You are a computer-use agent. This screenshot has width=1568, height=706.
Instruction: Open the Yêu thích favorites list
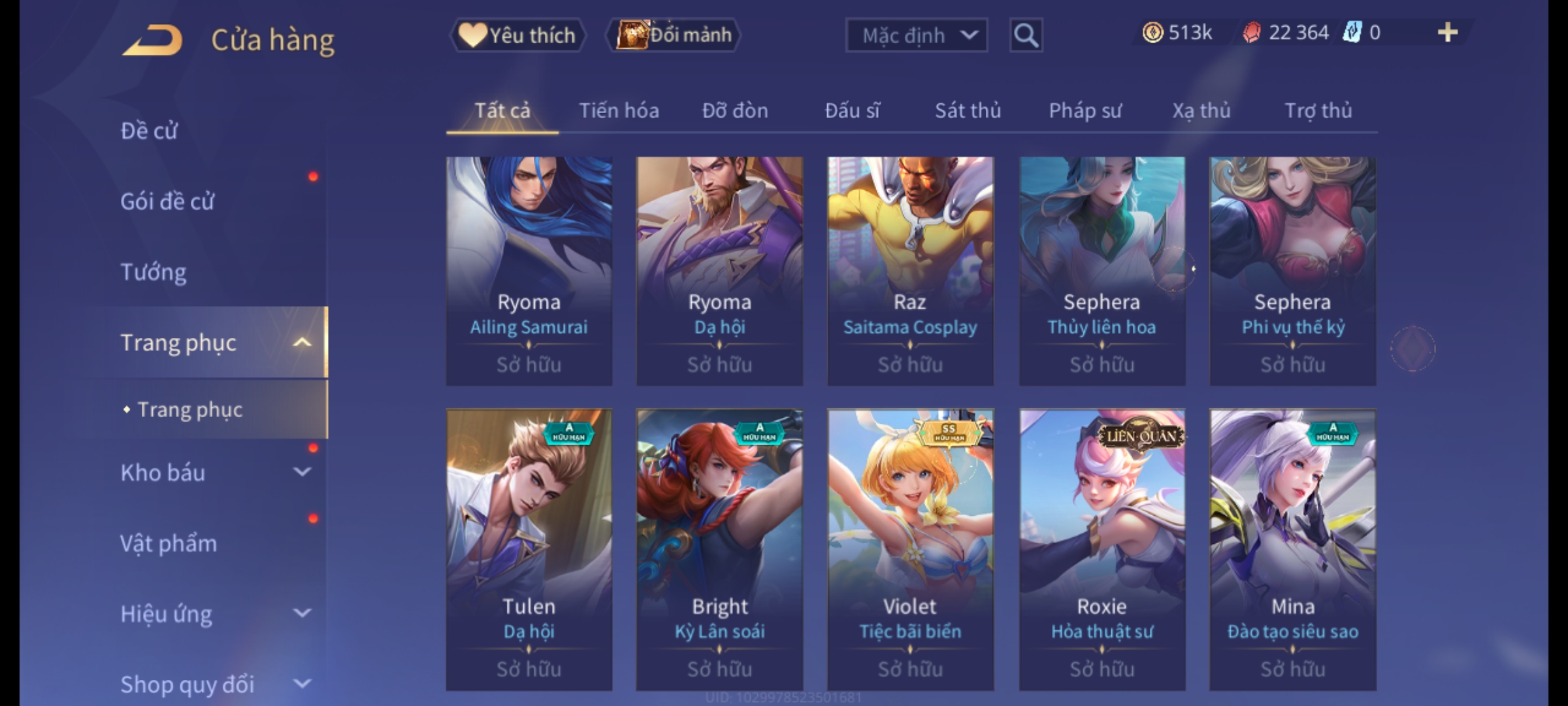517,35
